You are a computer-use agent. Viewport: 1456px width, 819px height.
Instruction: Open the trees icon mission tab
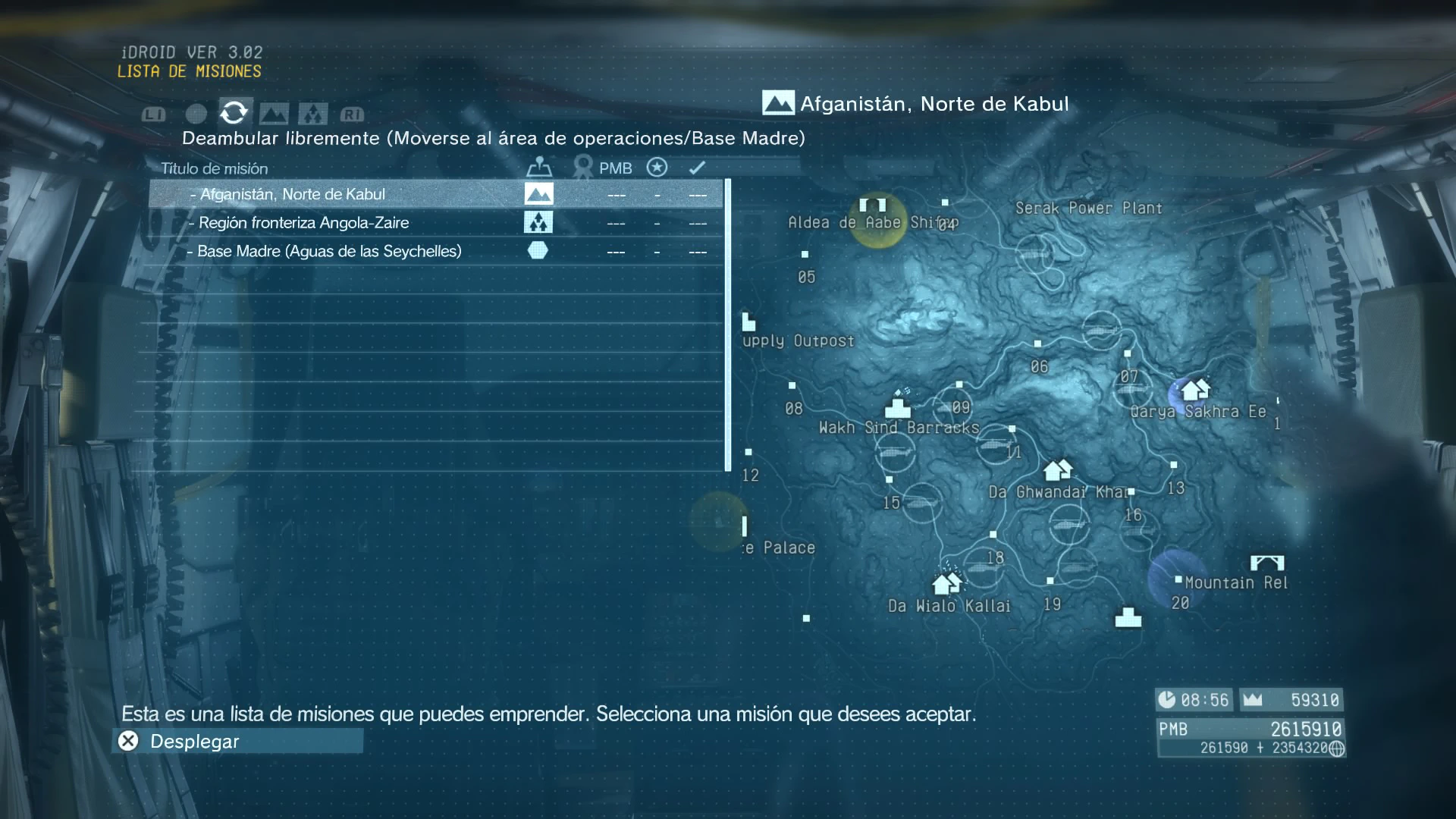pyautogui.click(x=312, y=114)
